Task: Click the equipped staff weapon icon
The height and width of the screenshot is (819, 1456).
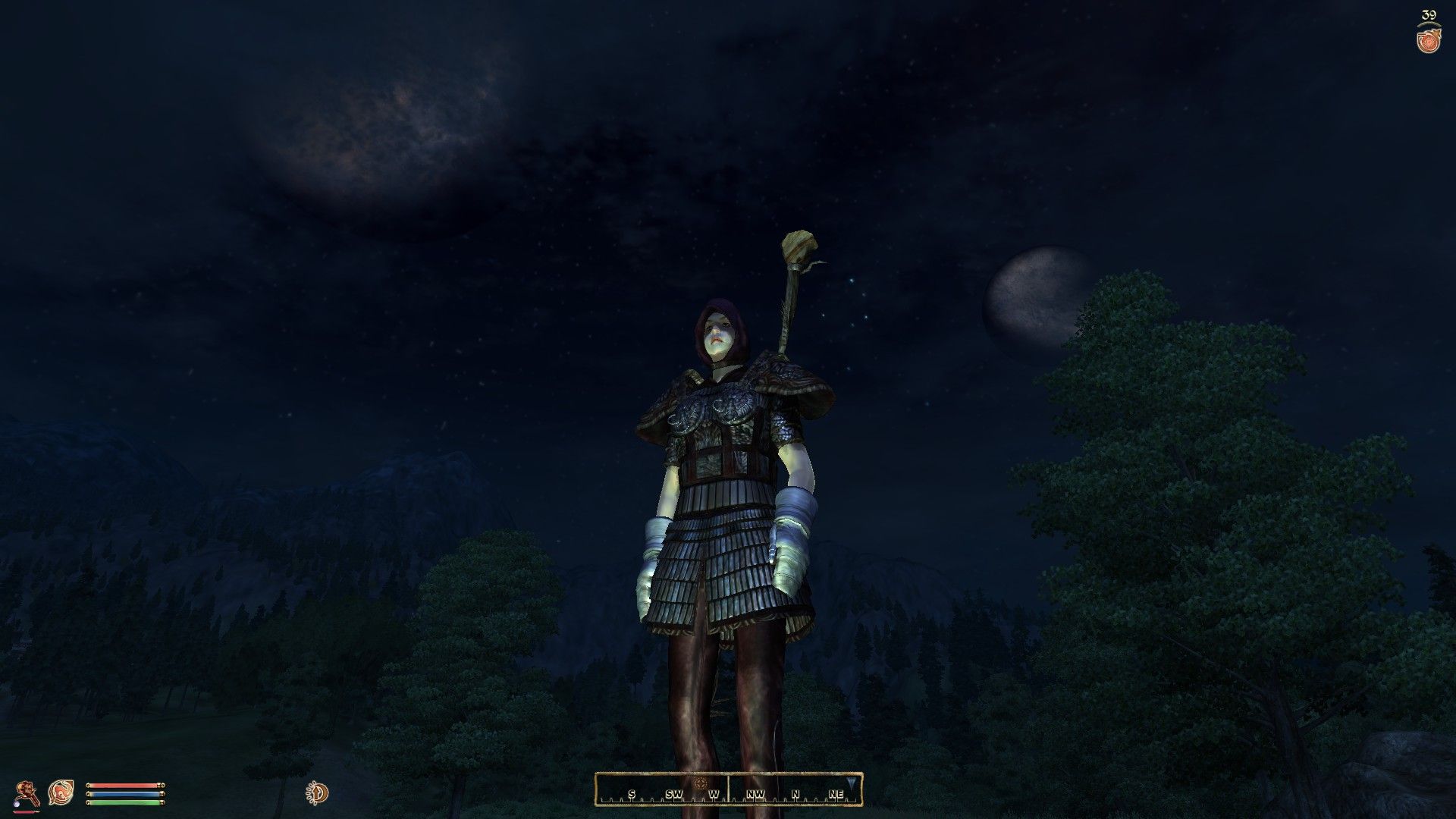Action: [29, 792]
